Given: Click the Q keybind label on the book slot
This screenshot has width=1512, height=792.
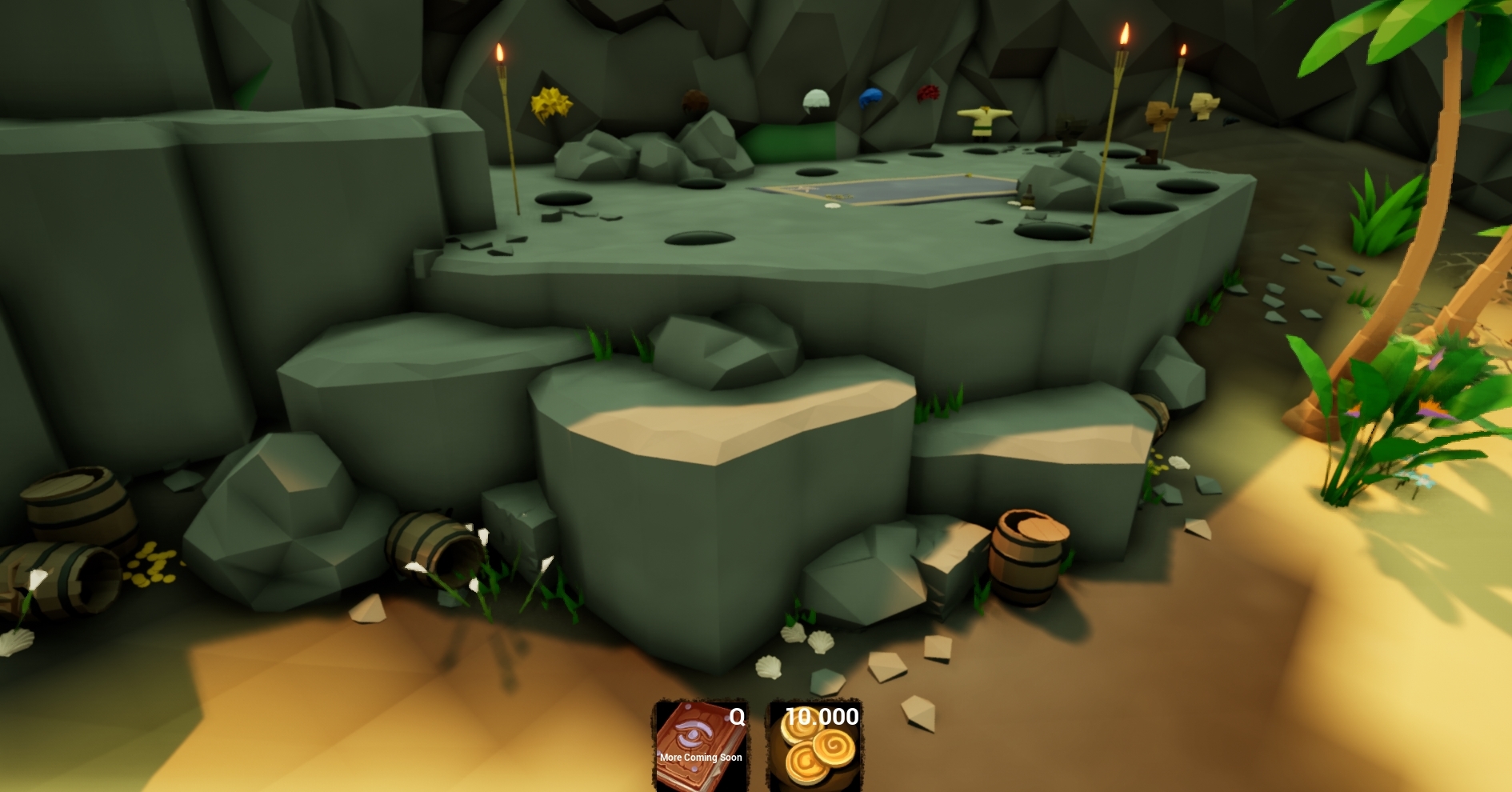Looking at the screenshot, I should tap(738, 717).
